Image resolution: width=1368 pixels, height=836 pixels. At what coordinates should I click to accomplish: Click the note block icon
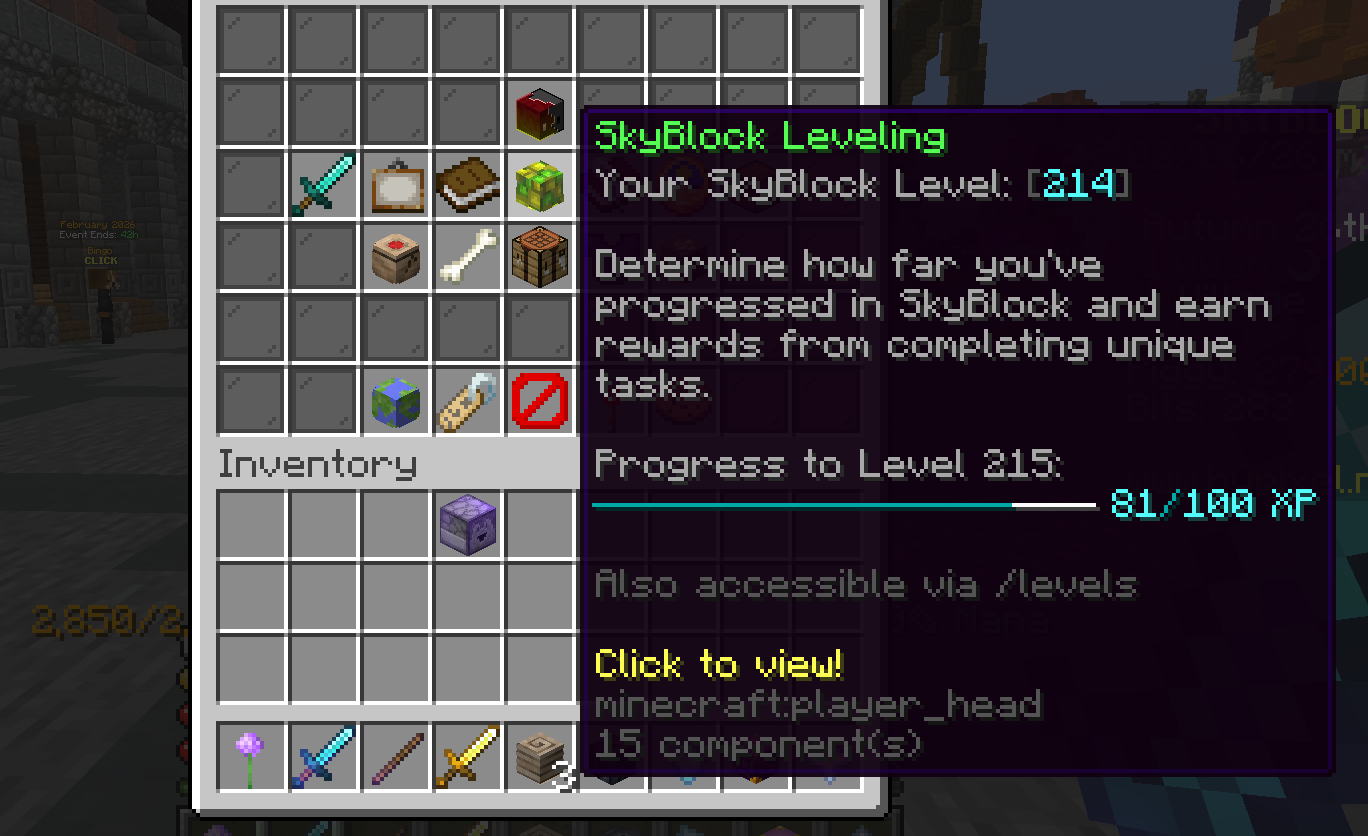395,257
